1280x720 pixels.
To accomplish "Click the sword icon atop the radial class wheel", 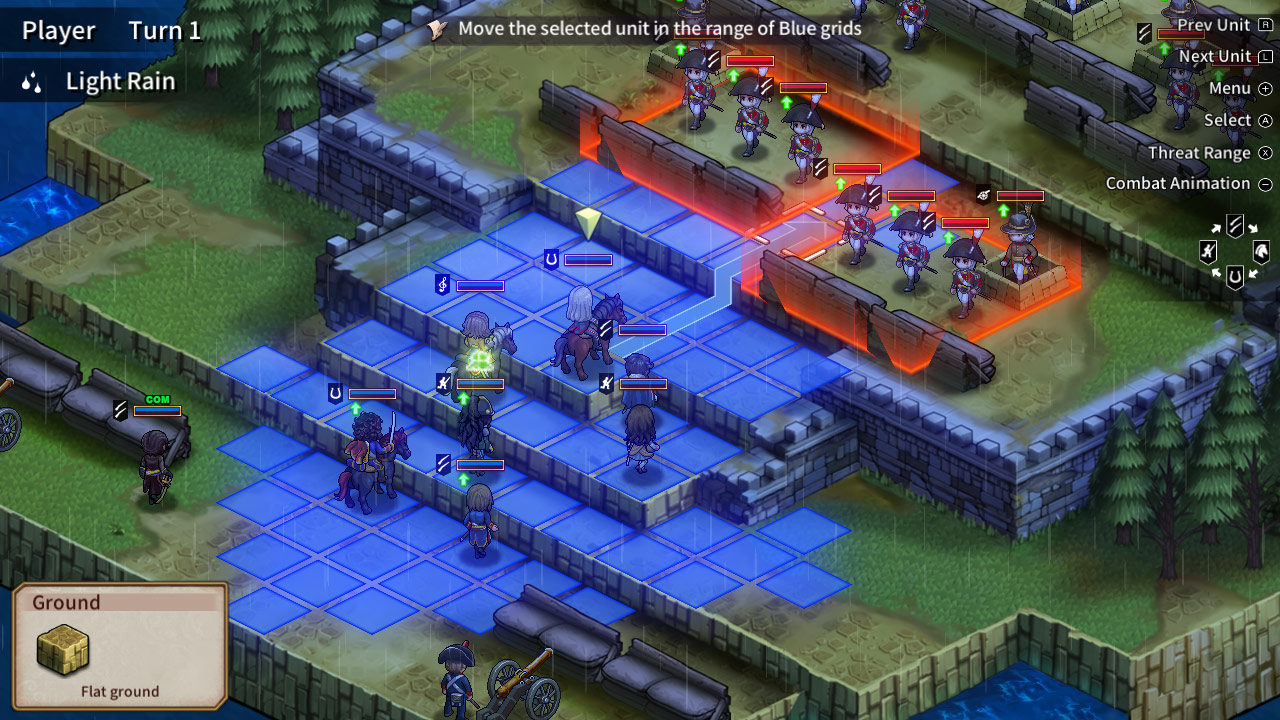I will (x=1235, y=224).
